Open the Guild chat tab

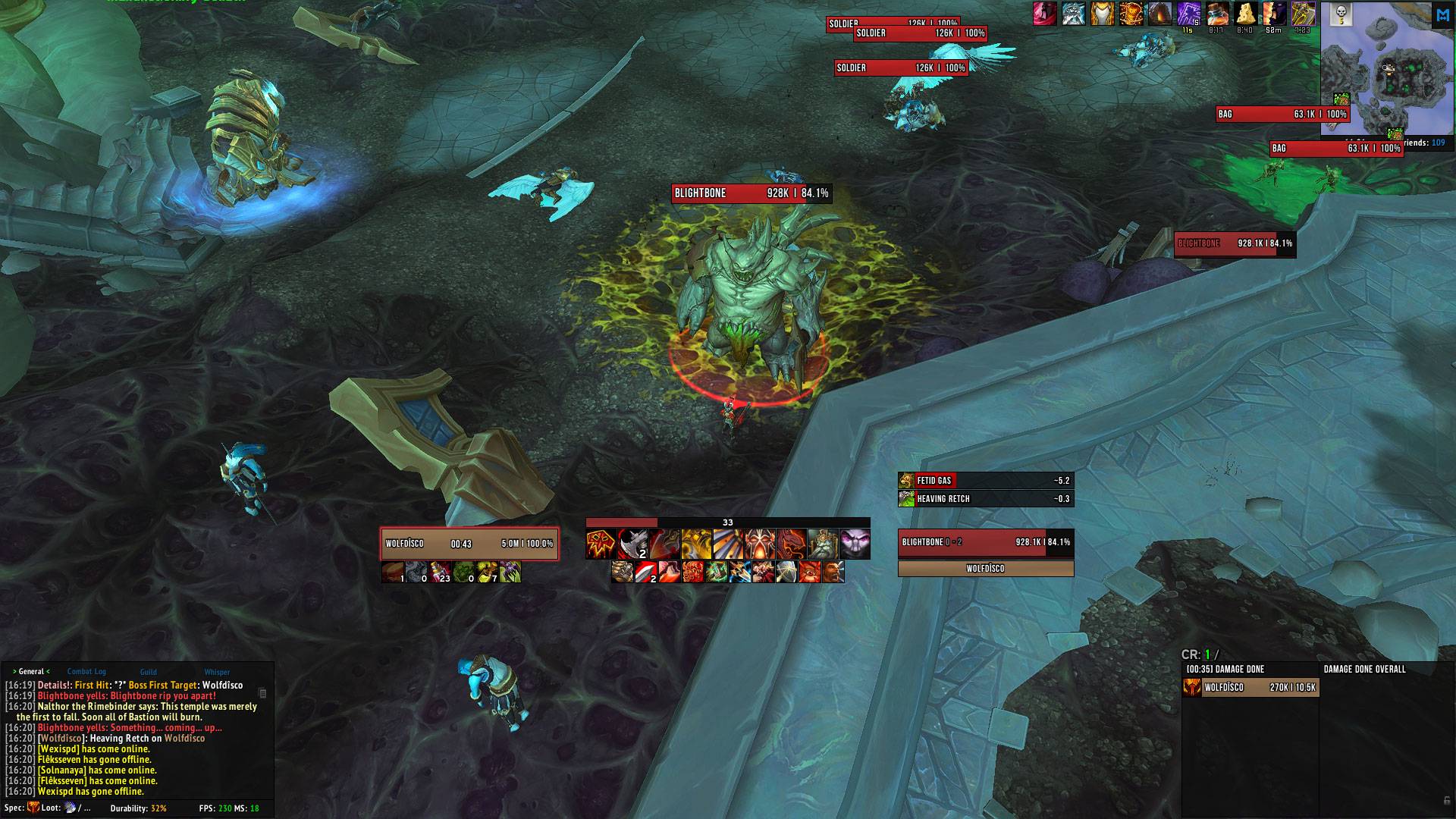(x=148, y=671)
